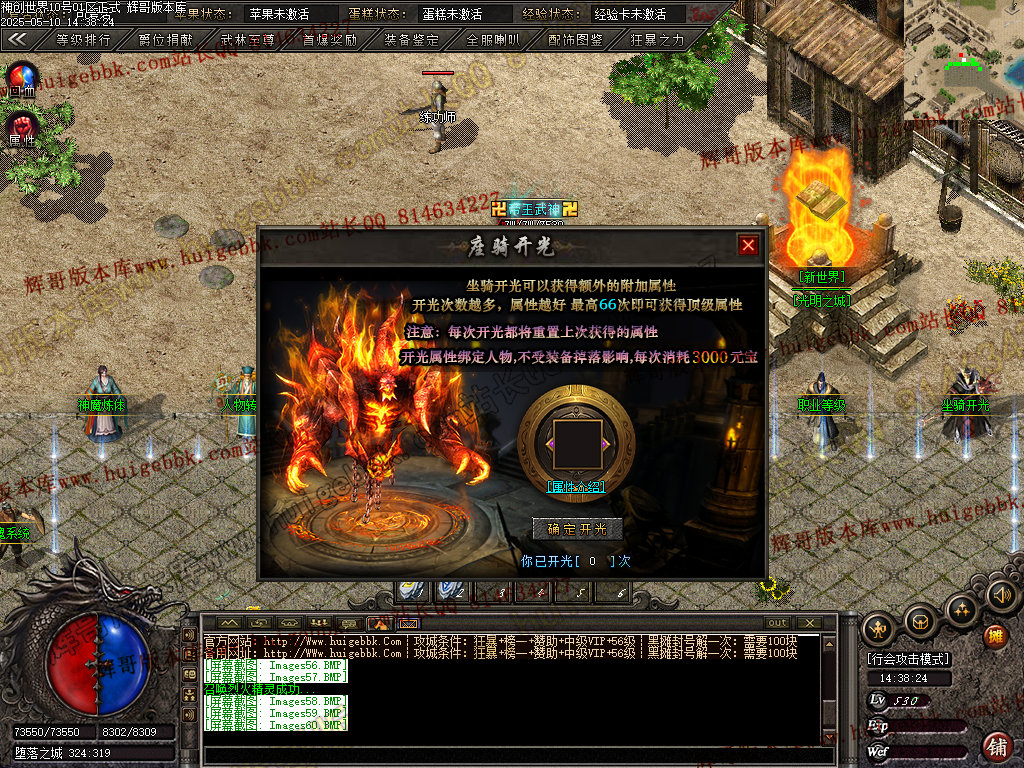Open the 首爆奖励 first-drop reward menu
Image resolution: width=1024 pixels, height=768 pixels.
tap(330, 40)
